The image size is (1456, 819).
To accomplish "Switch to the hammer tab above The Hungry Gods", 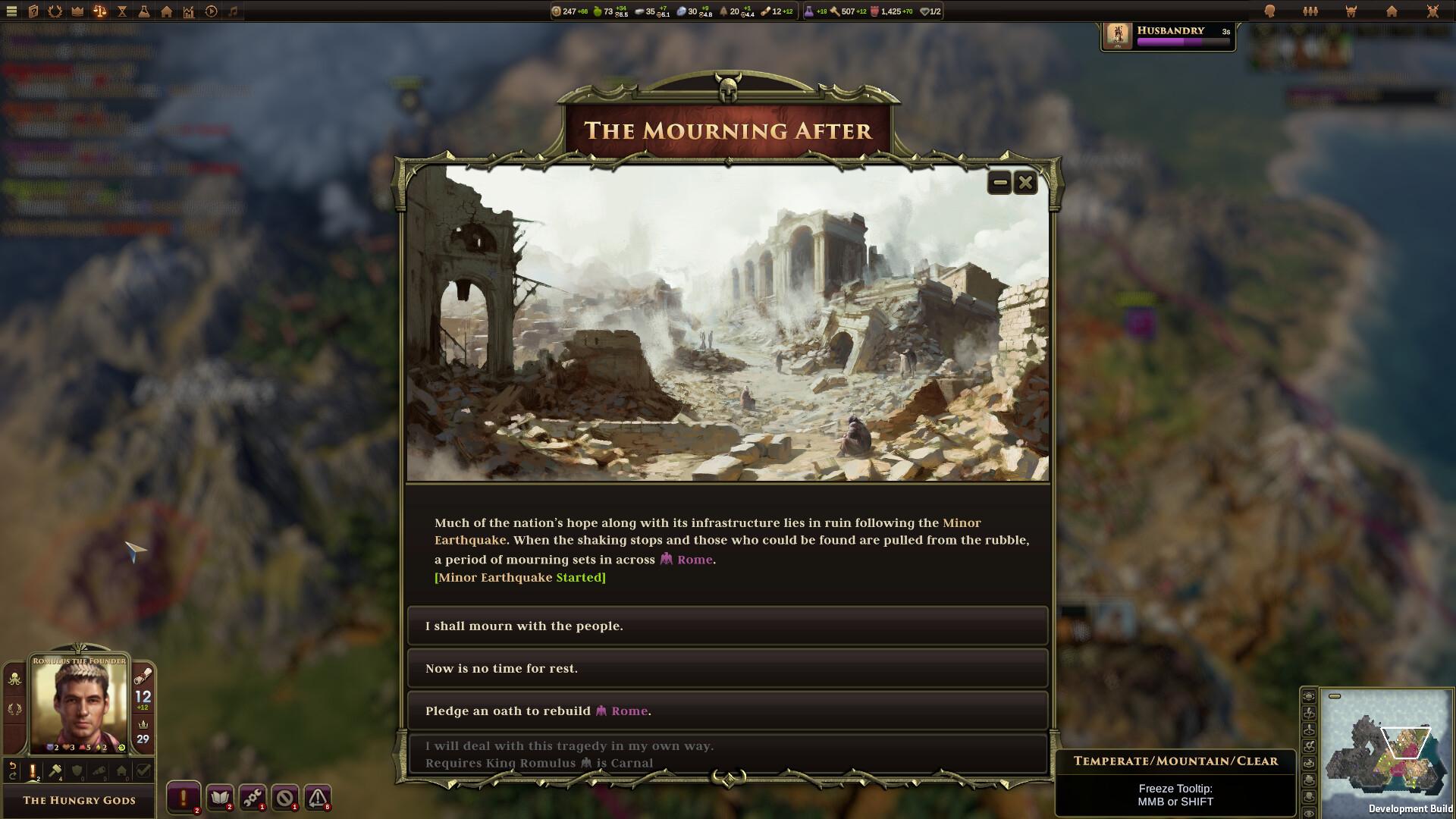I will (55, 771).
